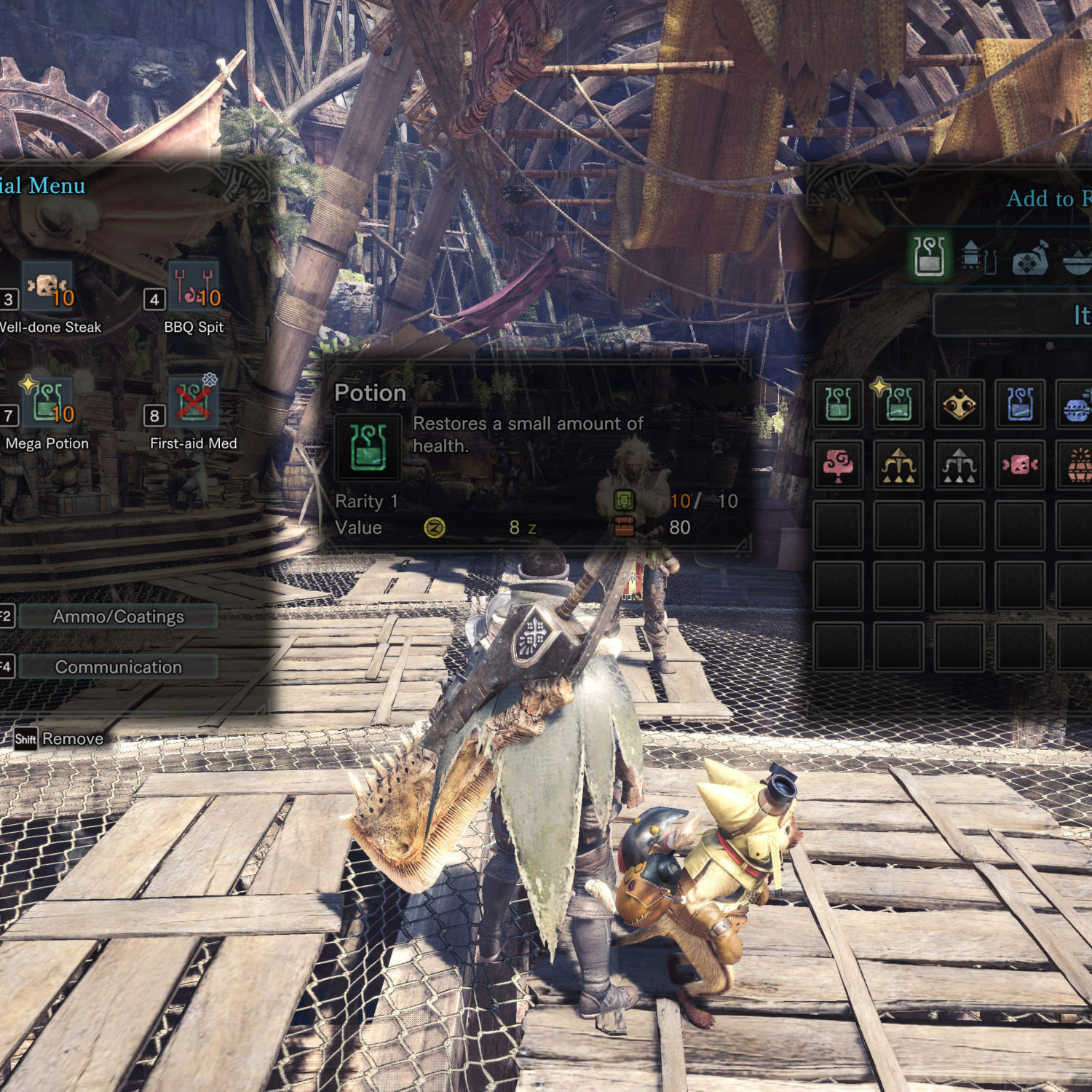Screen dimensions: 1092x1092
Task: Switch to the green potion items tab
Action: pyautogui.click(x=929, y=256)
